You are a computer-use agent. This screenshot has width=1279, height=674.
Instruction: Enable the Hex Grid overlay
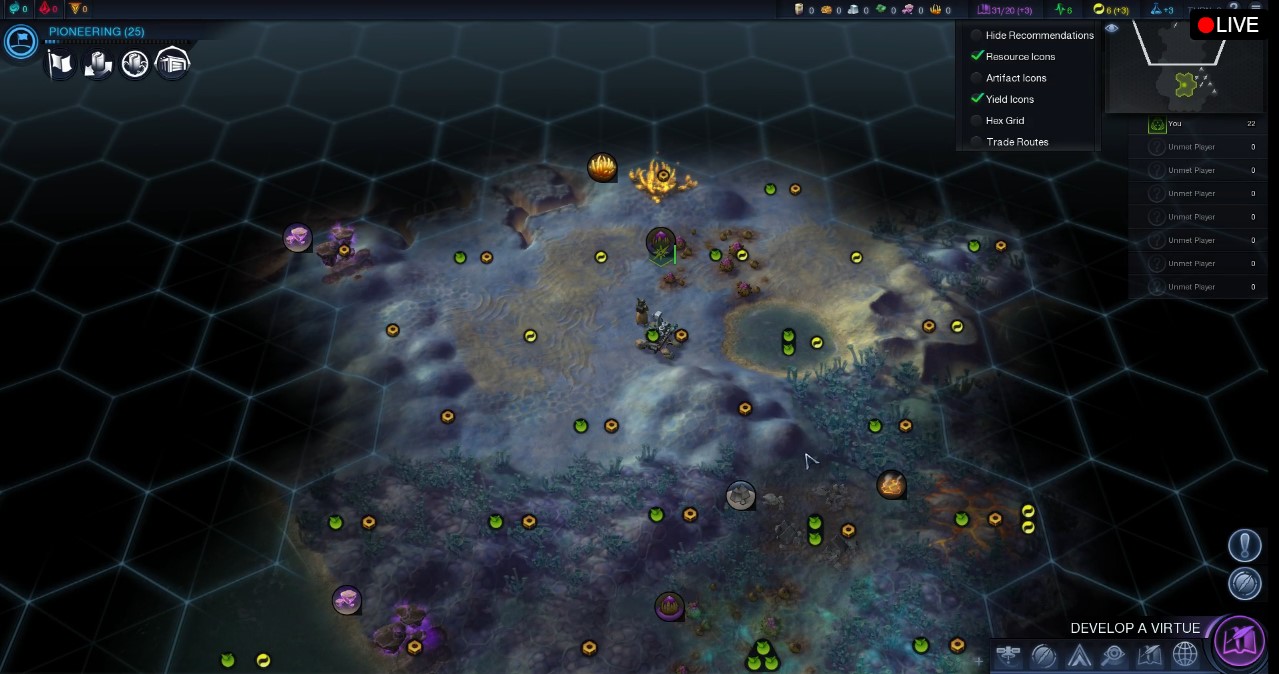[977, 121]
